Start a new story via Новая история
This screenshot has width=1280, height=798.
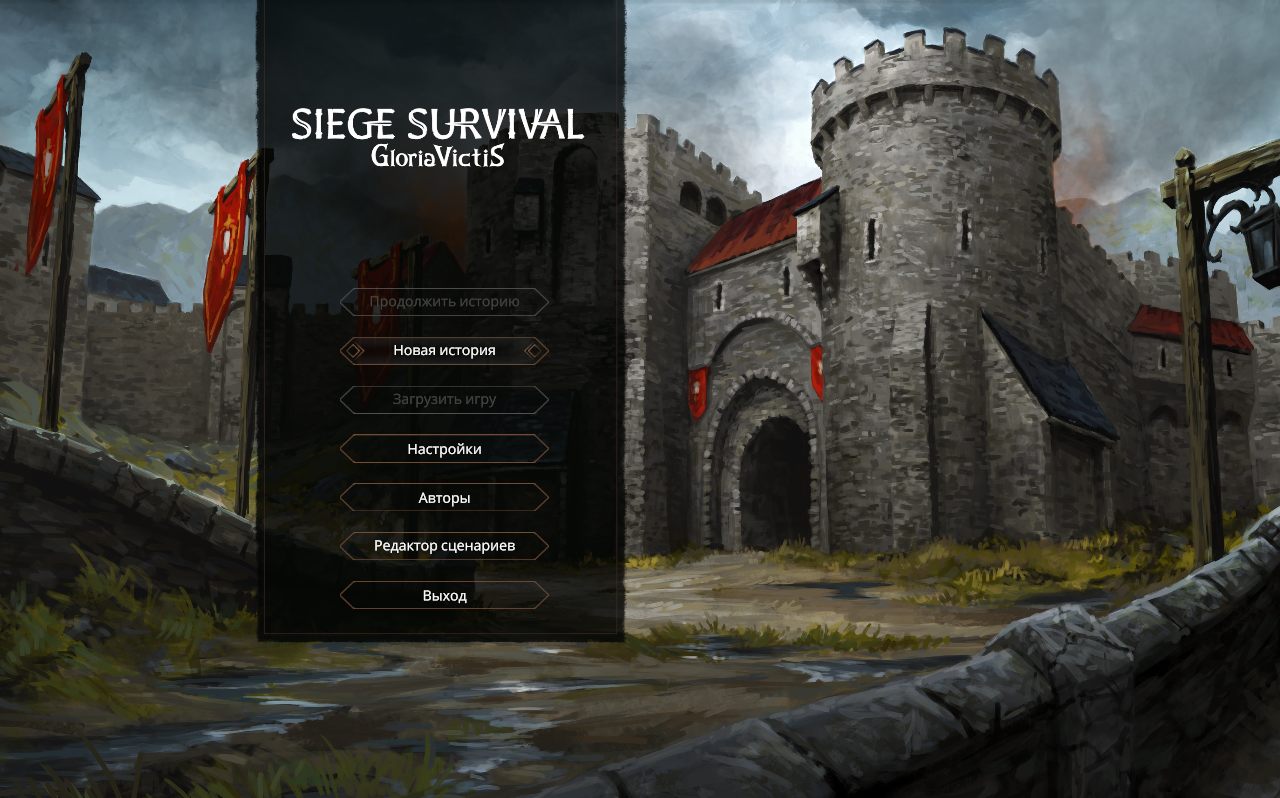pyautogui.click(x=443, y=350)
